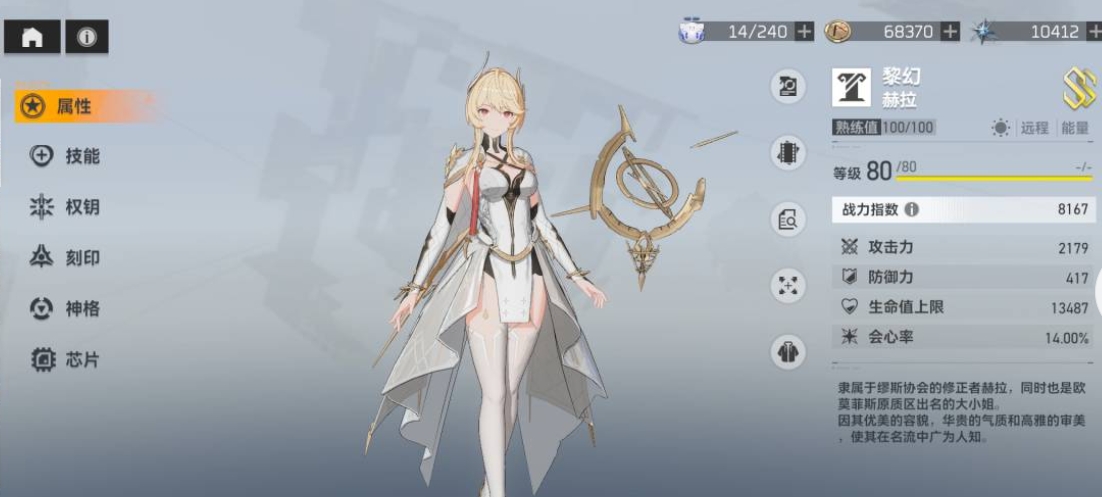Add gold coins using the plus button
This screenshot has width=1102, height=497.
(x=949, y=32)
